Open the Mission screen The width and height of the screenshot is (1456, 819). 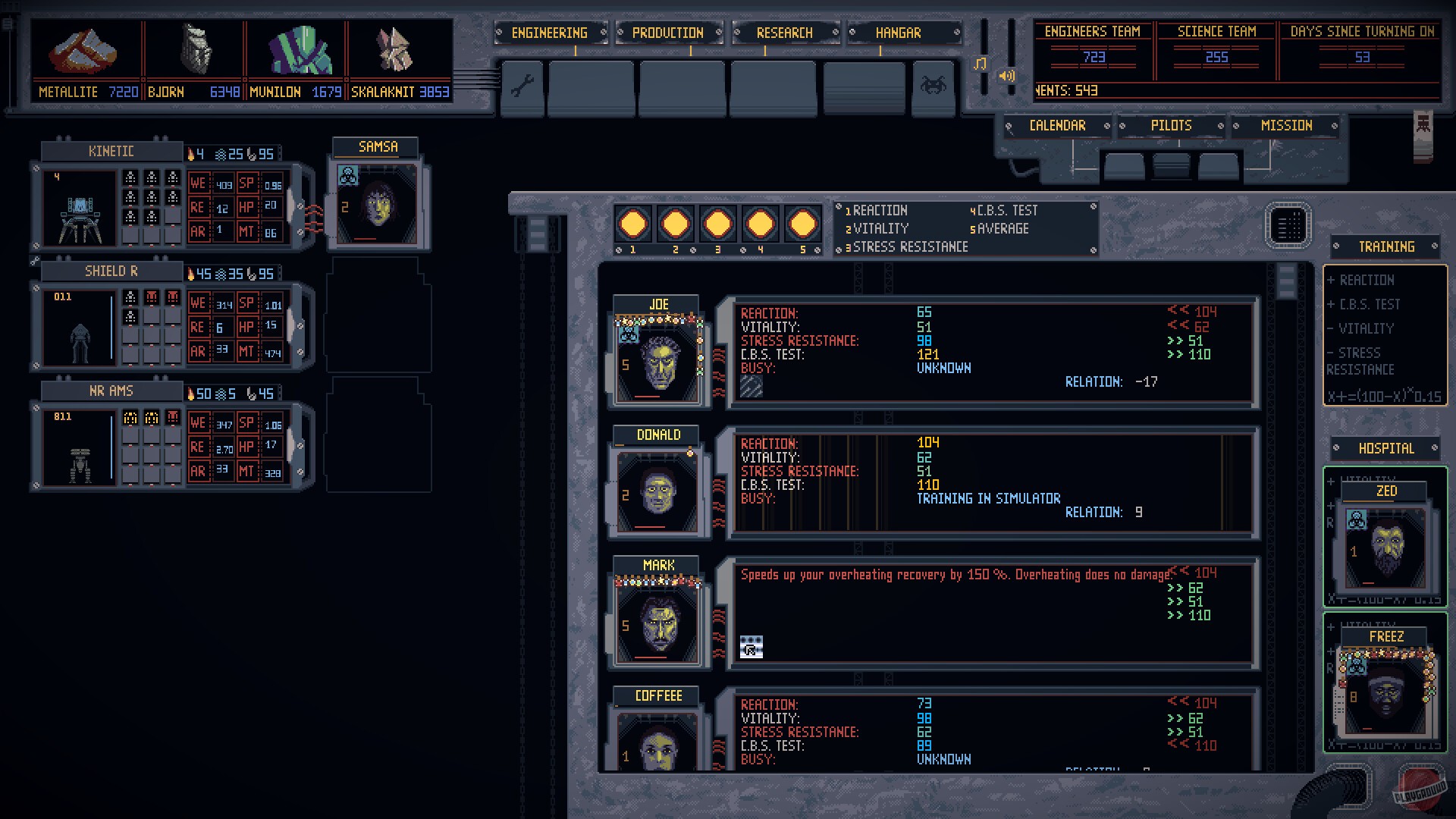(1287, 125)
